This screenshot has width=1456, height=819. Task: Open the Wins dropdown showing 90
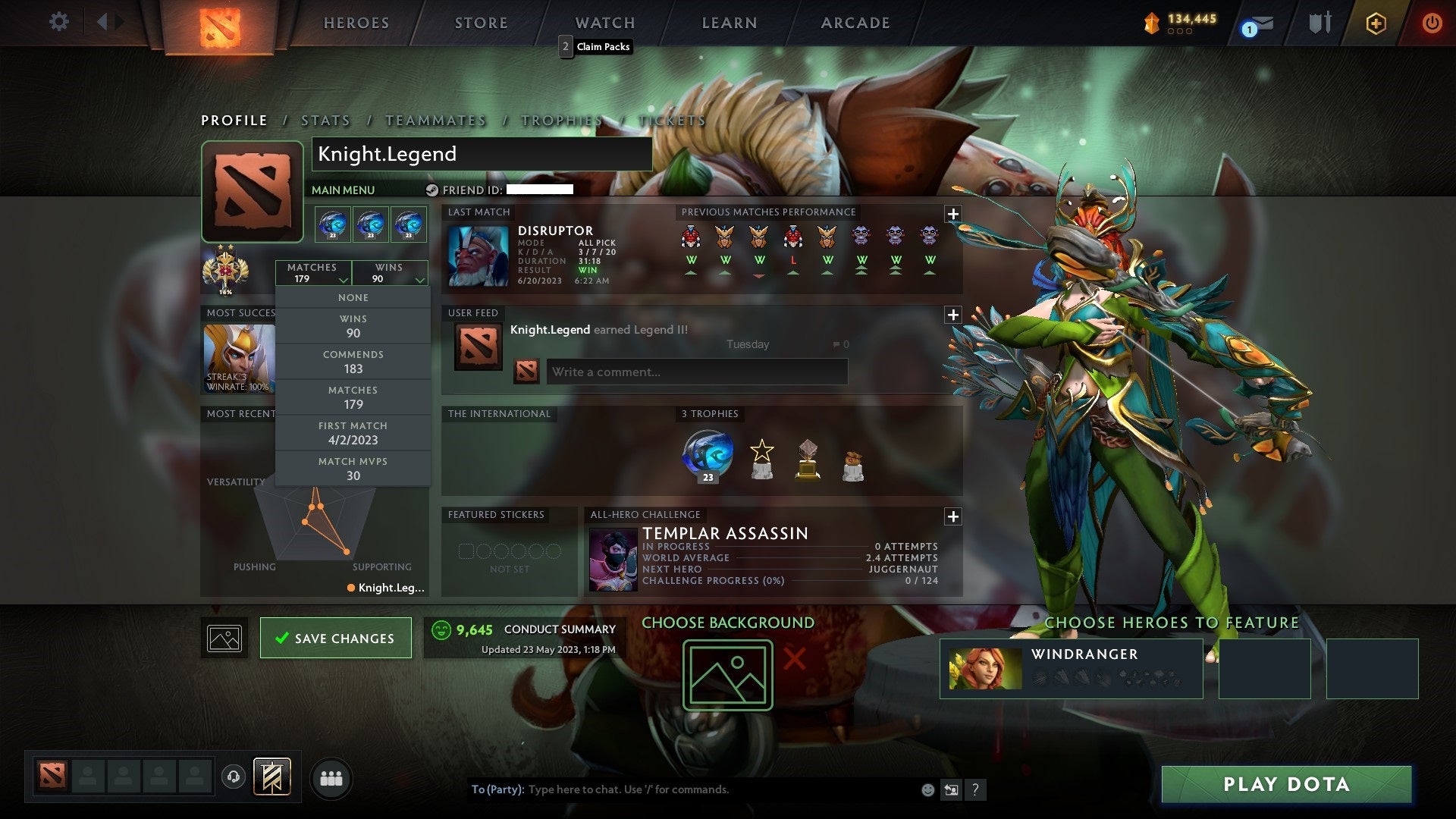[x=389, y=272]
